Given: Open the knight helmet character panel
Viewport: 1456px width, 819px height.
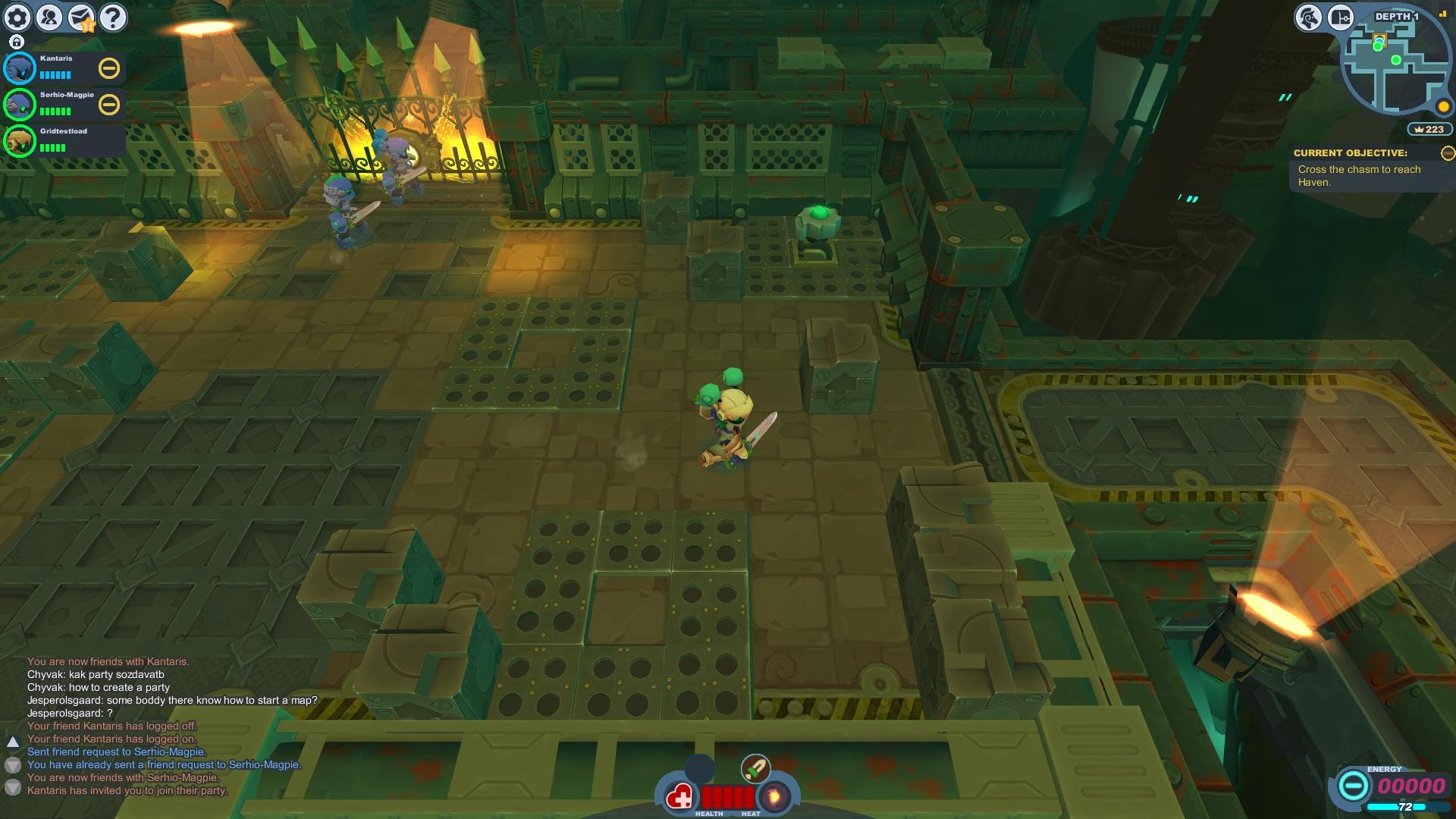Looking at the screenshot, I should pos(1308,17).
